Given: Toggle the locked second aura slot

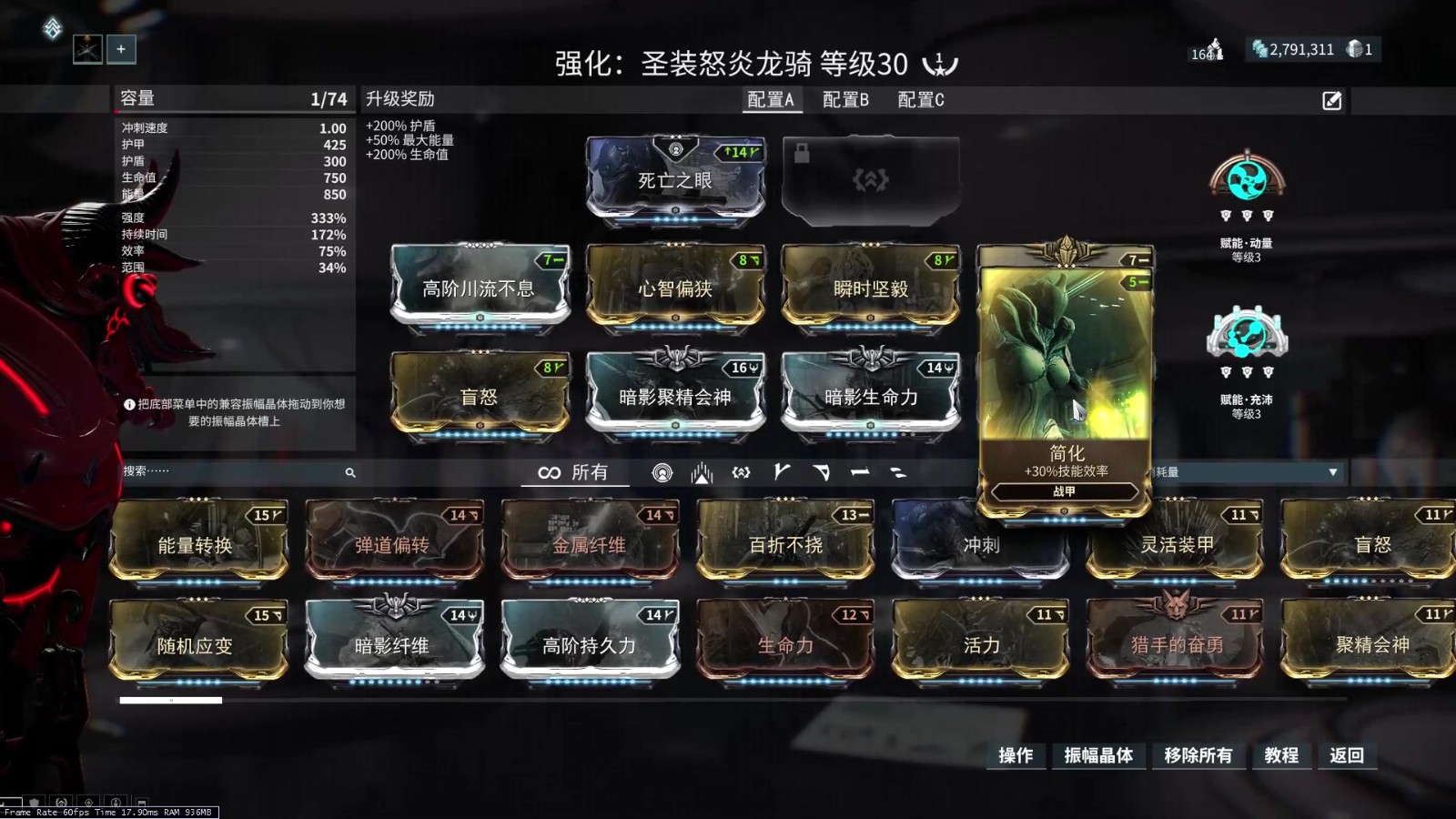Looking at the screenshot, I should pyautogui.click(x=869, y=178).
